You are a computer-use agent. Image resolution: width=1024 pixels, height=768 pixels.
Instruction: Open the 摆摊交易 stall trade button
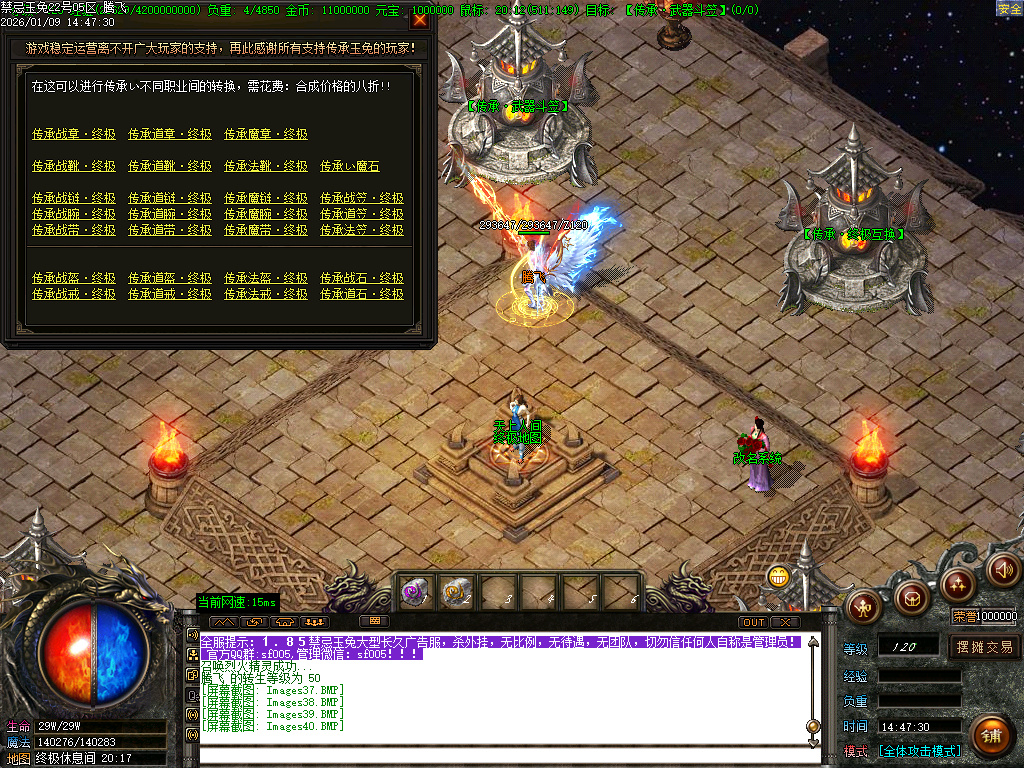coord(984,647)
